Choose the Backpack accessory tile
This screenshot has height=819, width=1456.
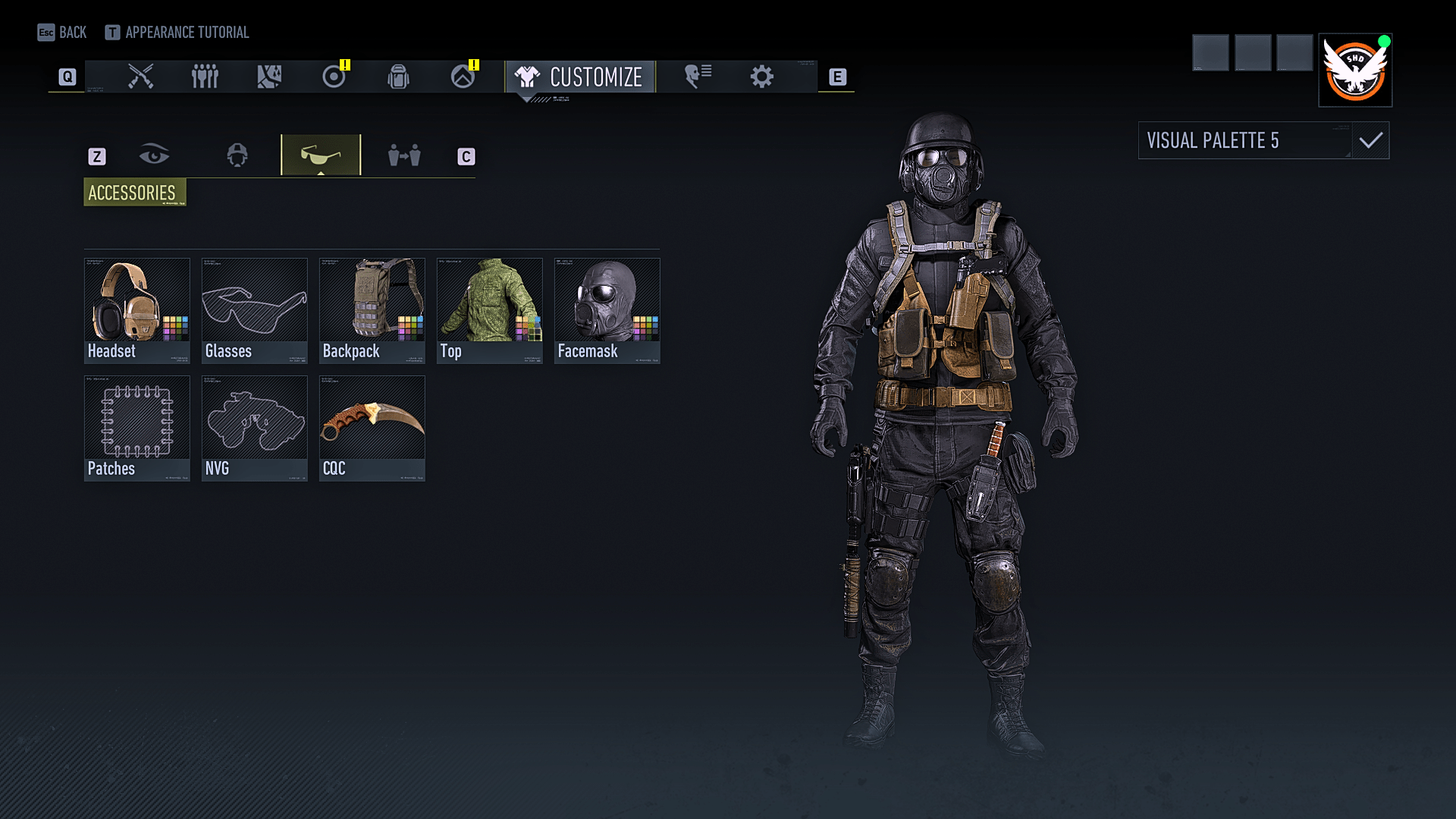pos(372,310)
